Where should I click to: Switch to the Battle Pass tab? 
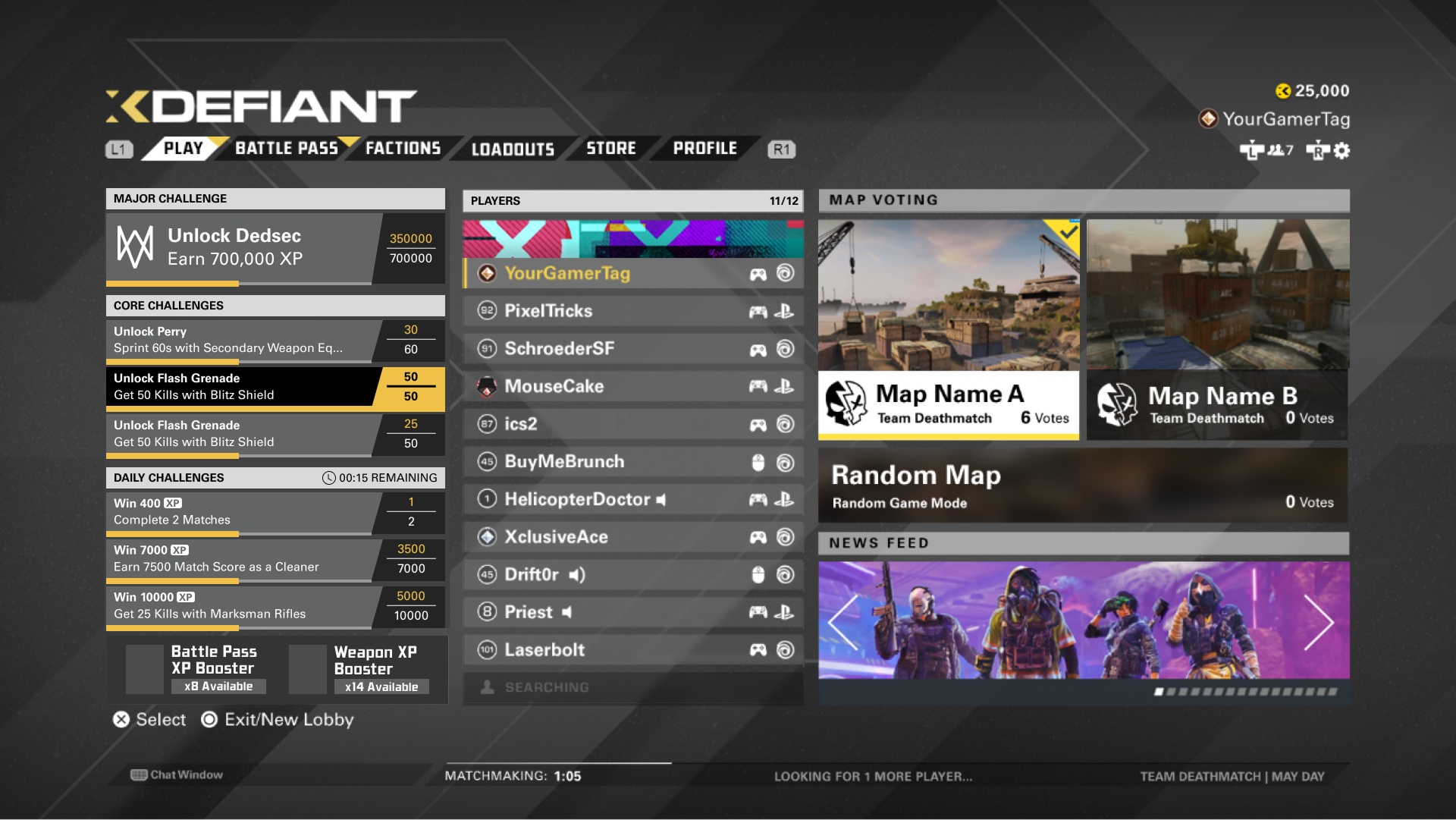[x=286, y=148]
